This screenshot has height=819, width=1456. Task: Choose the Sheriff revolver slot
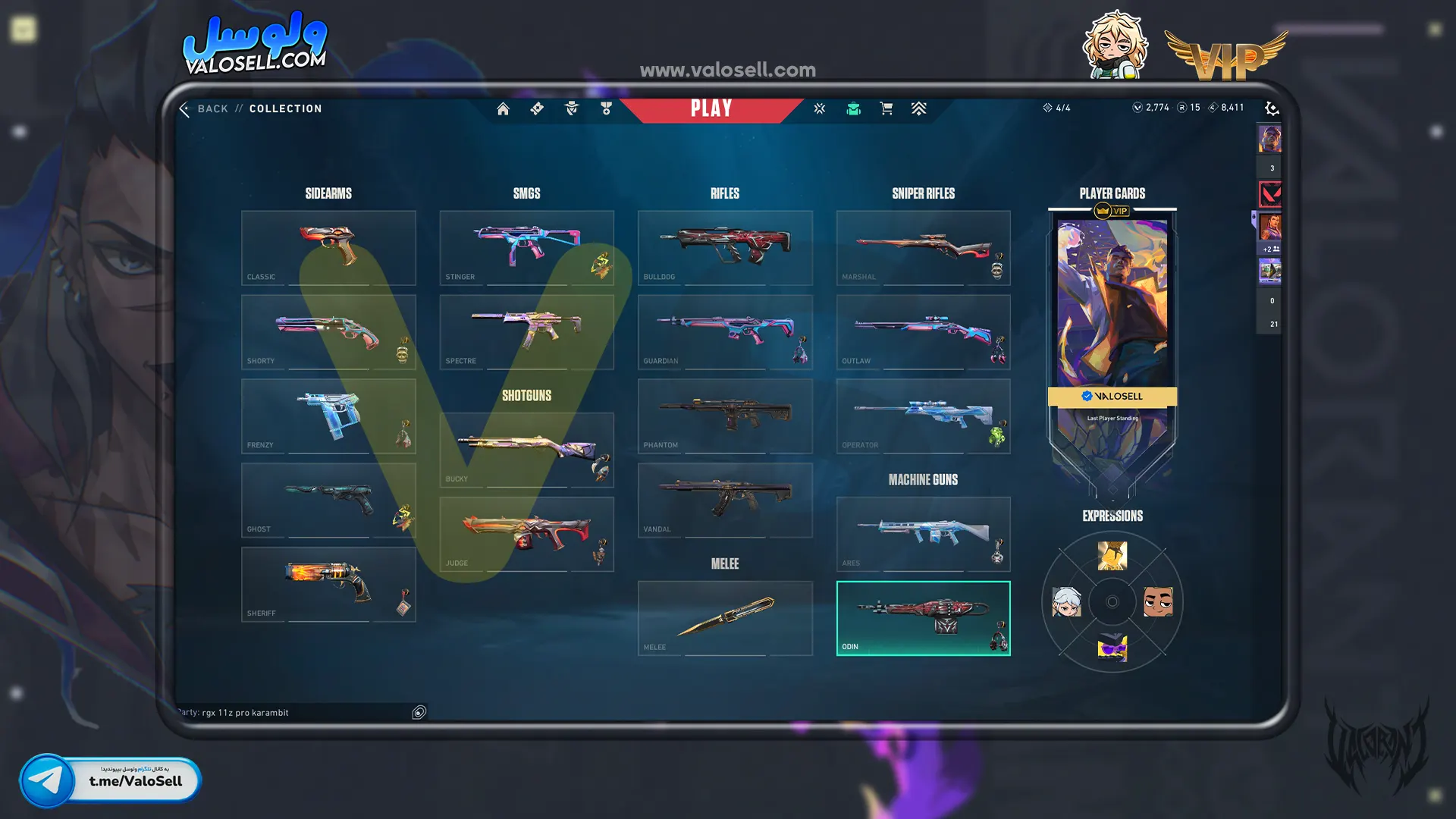click(328, 584)
